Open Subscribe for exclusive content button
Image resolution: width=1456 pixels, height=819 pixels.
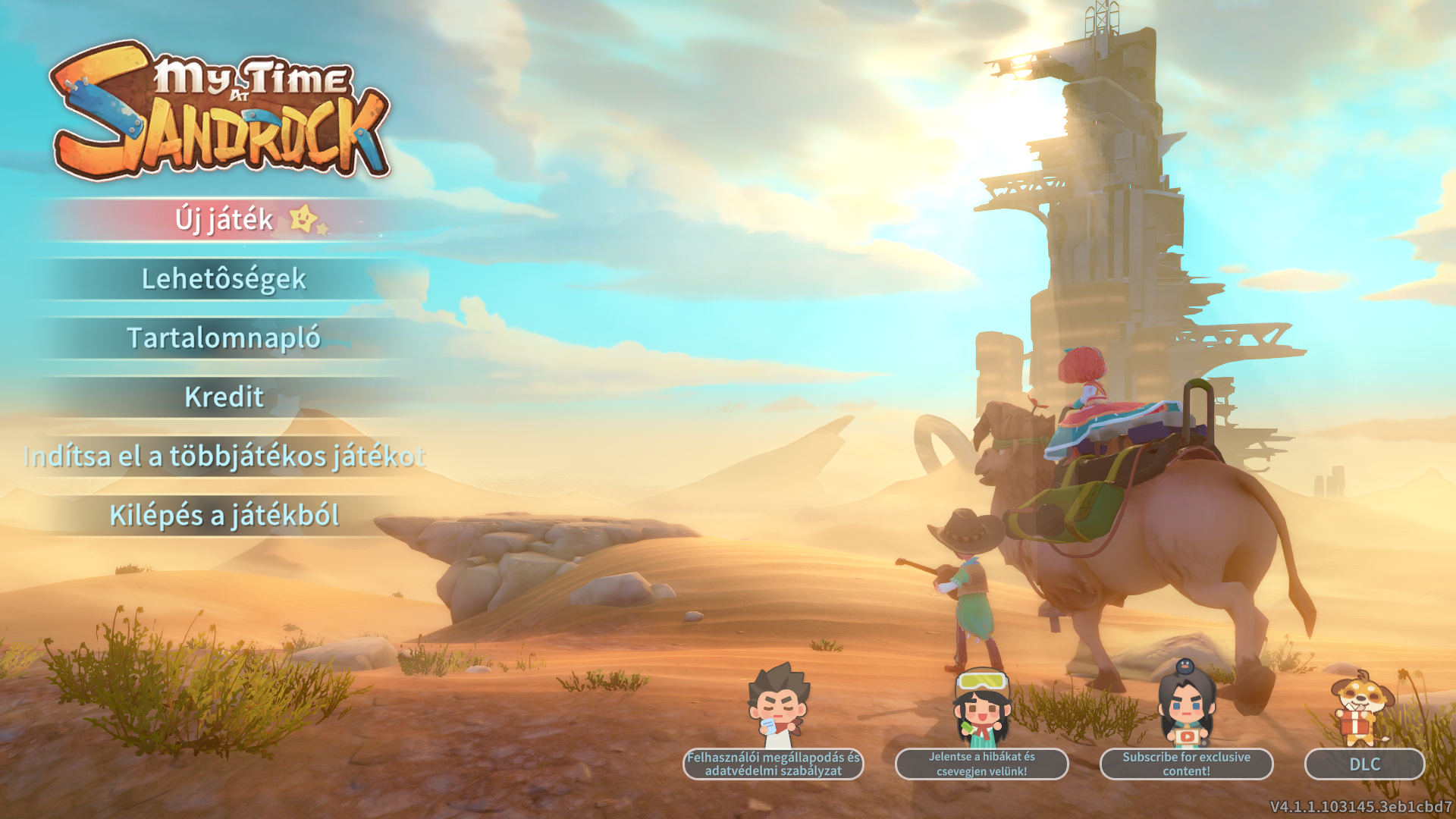click(1186, 764)
